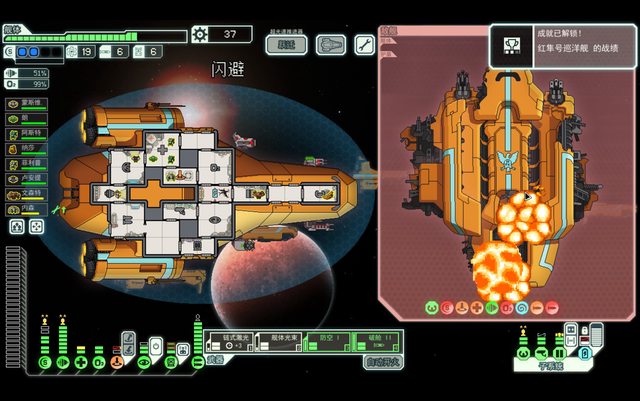Screen dimensions: 640x401
Task: Open the ship upgrade screen
Action: point(331,44)
